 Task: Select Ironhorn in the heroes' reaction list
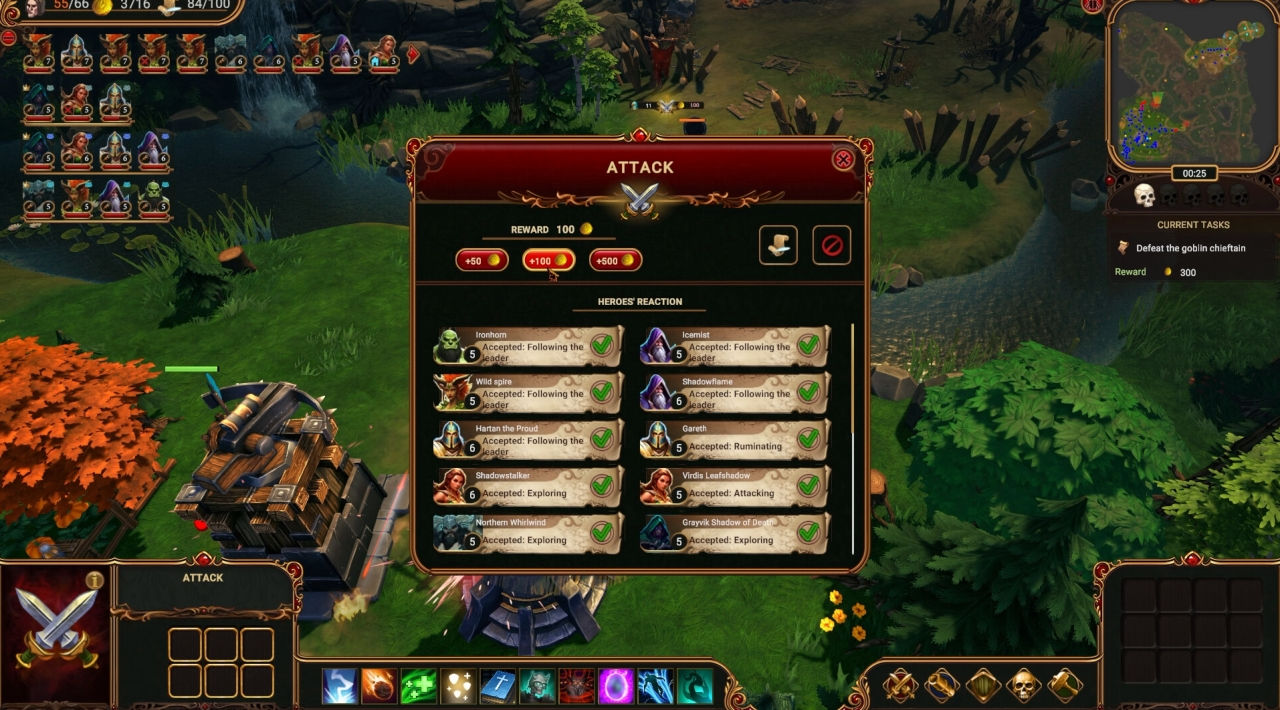point(529,347)
